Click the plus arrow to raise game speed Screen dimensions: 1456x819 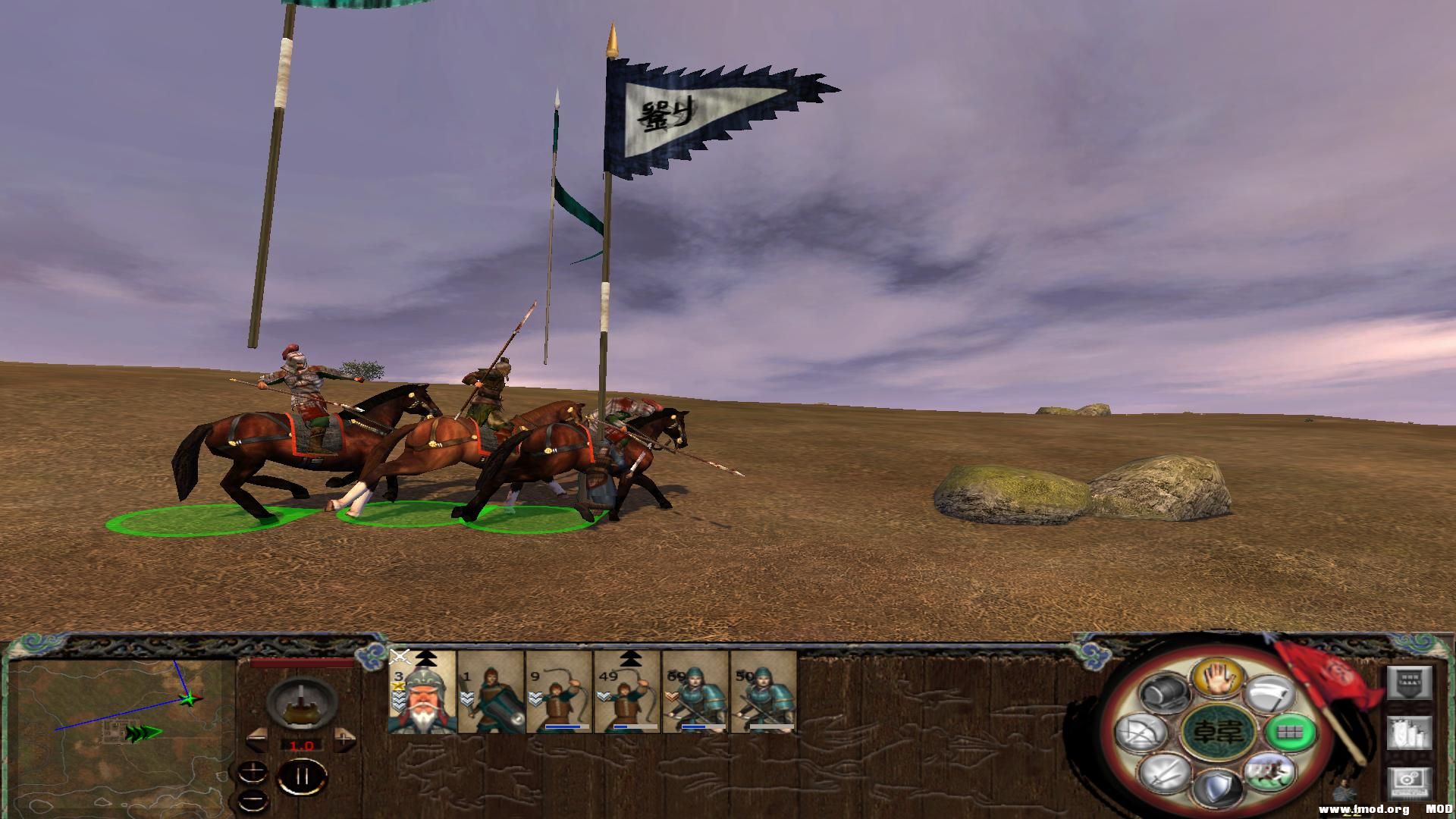[344, 741]
